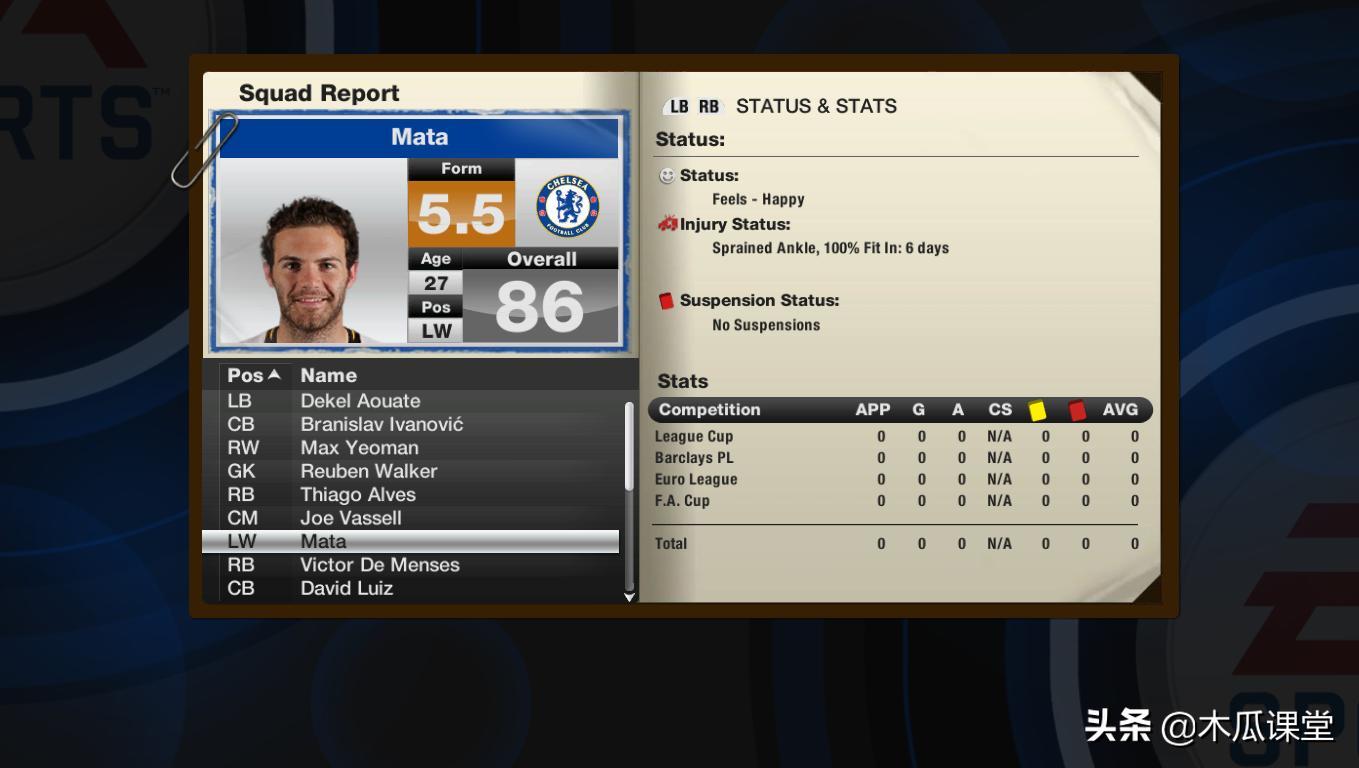Sort squad by the Pos column header
This screenshot has width=1359, height=768.
(253, 376)
